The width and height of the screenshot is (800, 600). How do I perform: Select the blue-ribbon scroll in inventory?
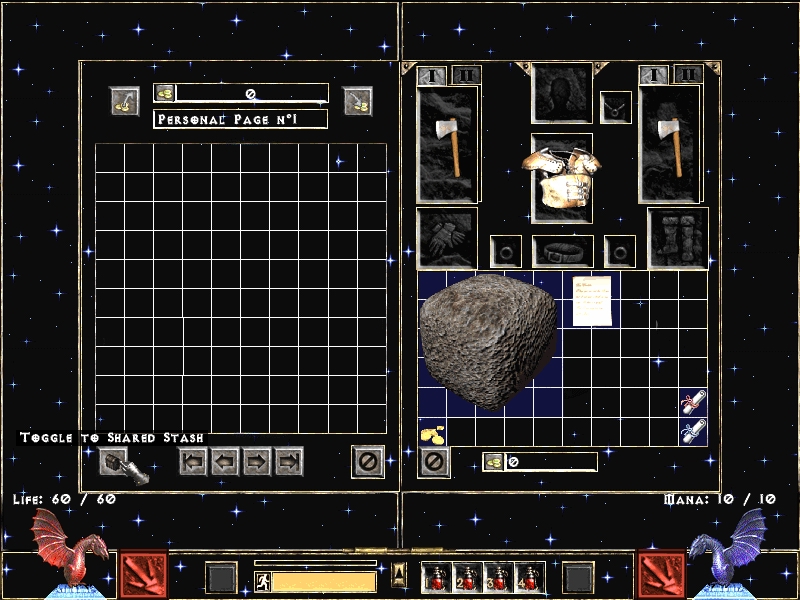[x=692, y=431]
